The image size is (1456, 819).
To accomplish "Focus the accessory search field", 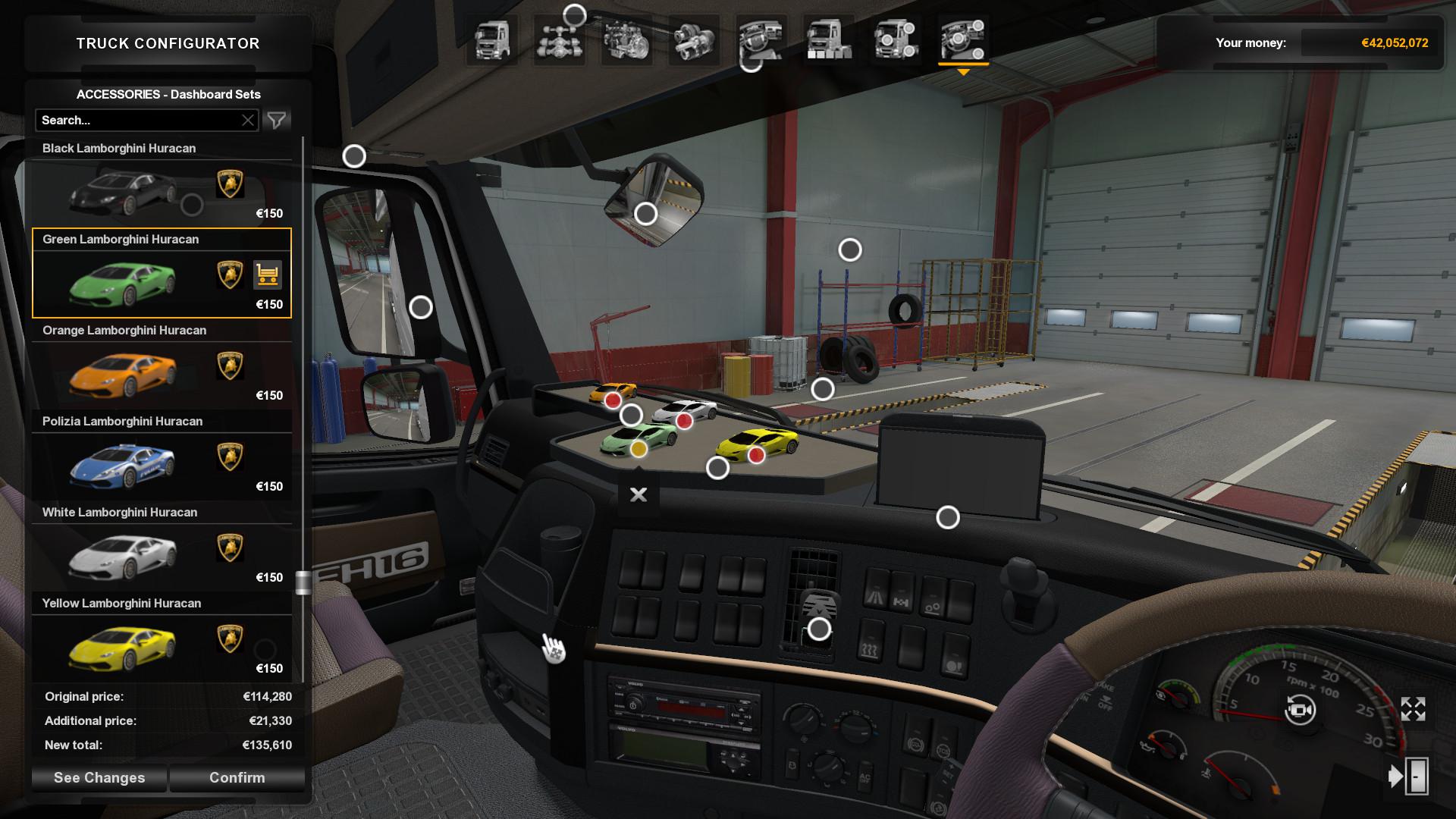I will (x=136, y=120).
